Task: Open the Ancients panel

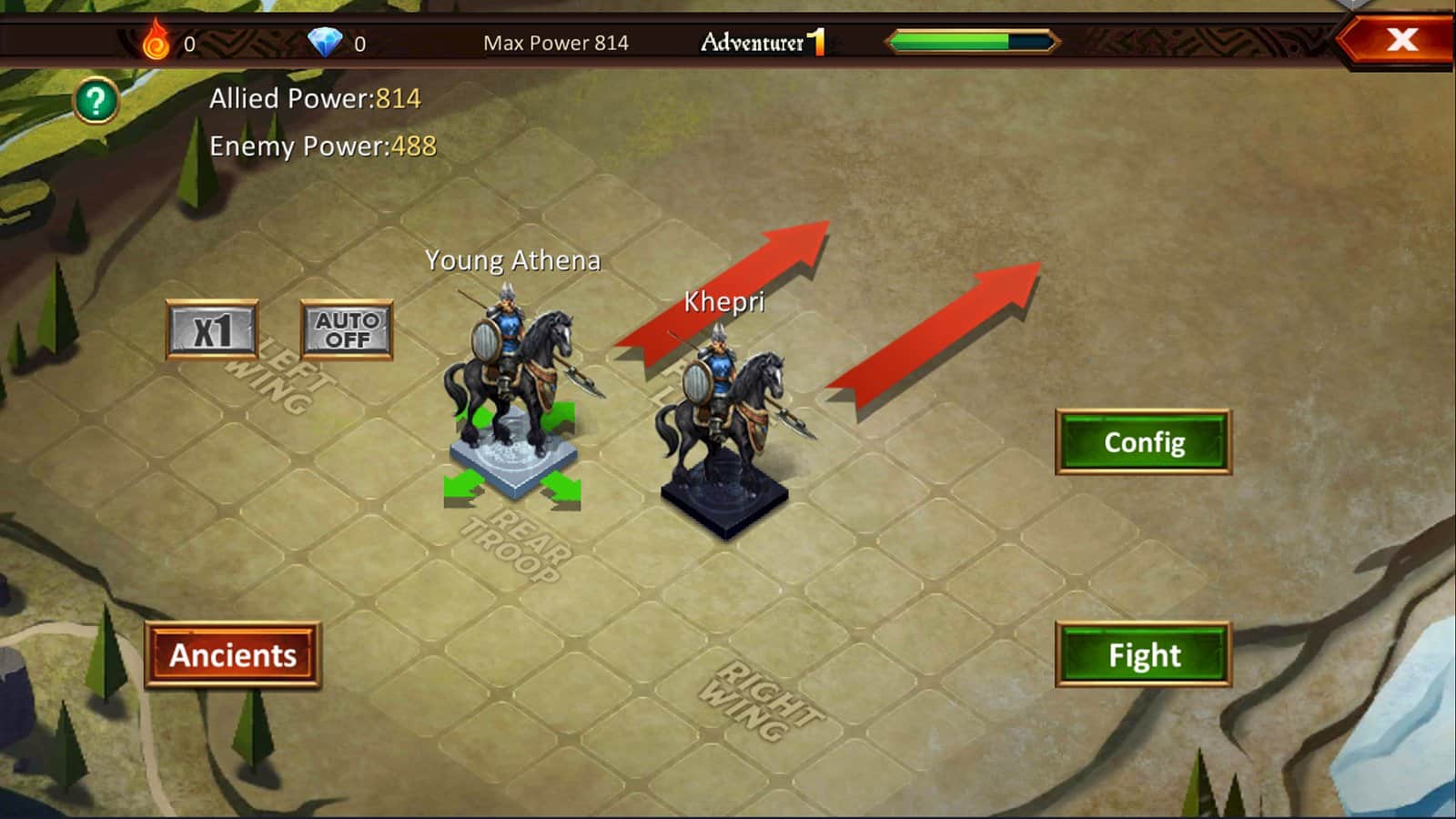Action: coord(233,655)
